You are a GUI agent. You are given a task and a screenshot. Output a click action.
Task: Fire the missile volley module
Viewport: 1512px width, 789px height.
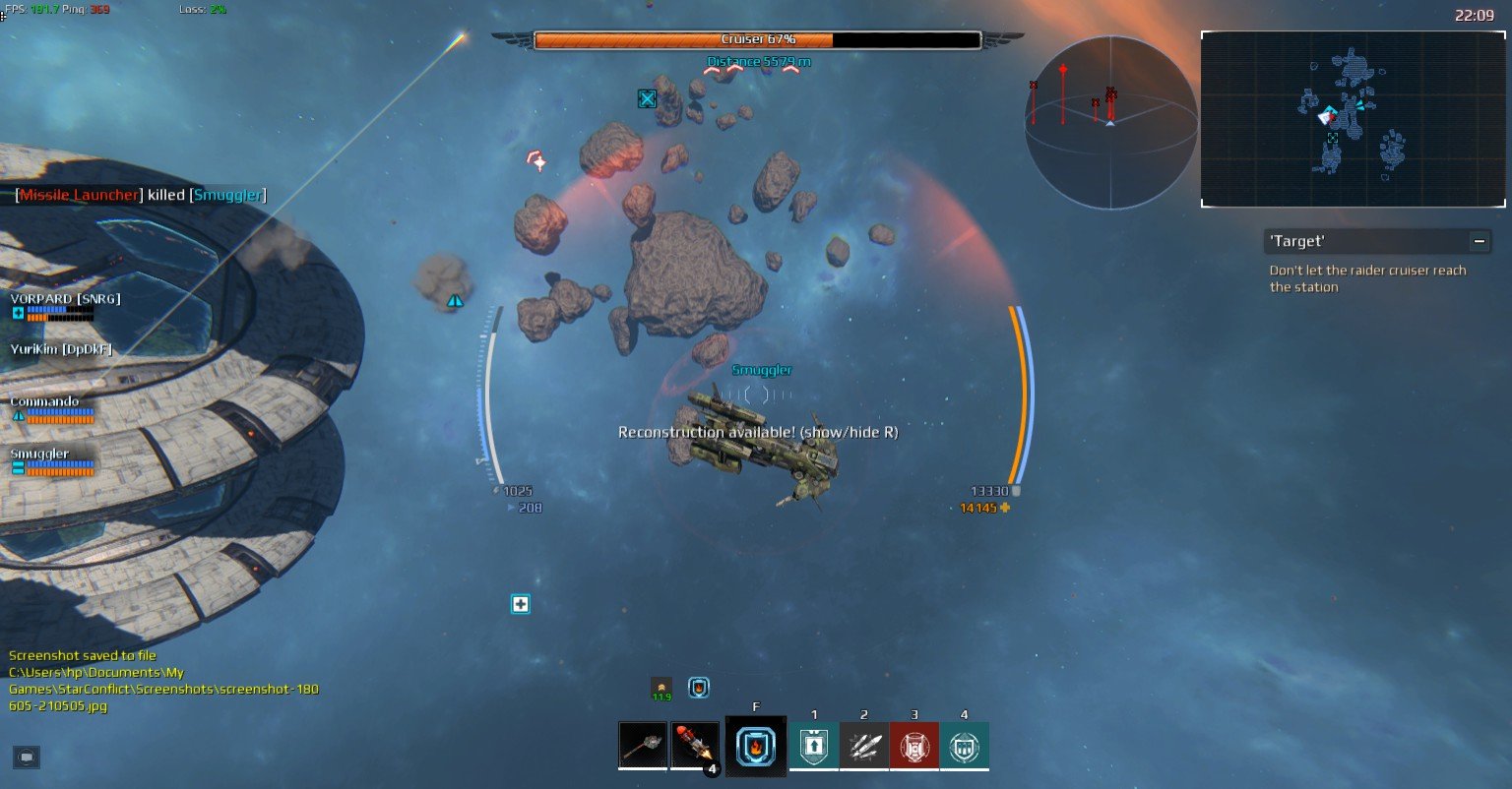pos(863,746)
